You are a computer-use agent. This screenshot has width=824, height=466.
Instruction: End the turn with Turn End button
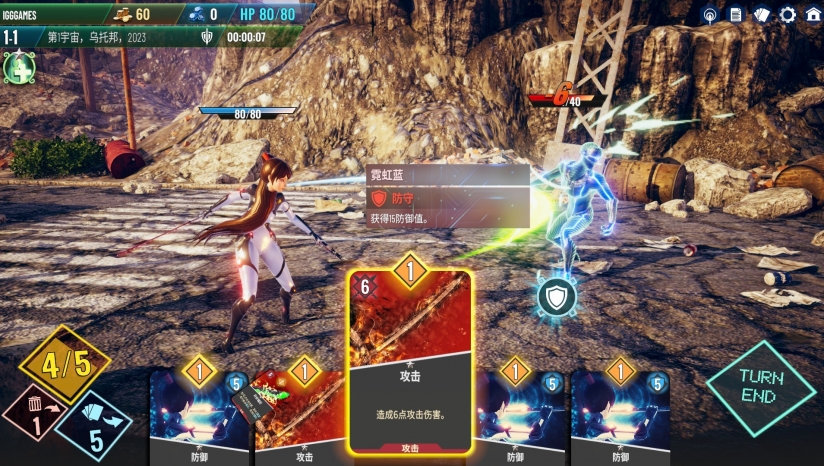761,387
